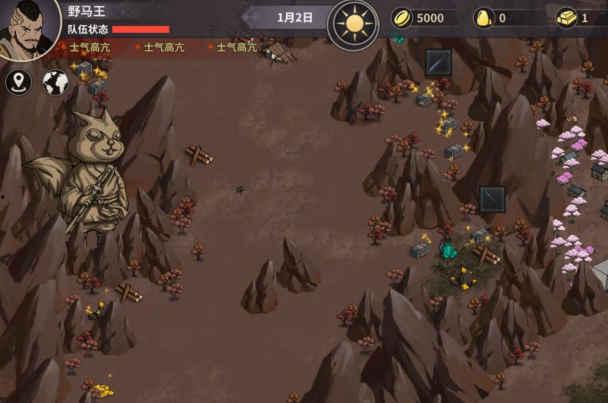This screenshot has width=608, height=403.
Task: Open the 野马王 character portrait
Action: point(28,28)
